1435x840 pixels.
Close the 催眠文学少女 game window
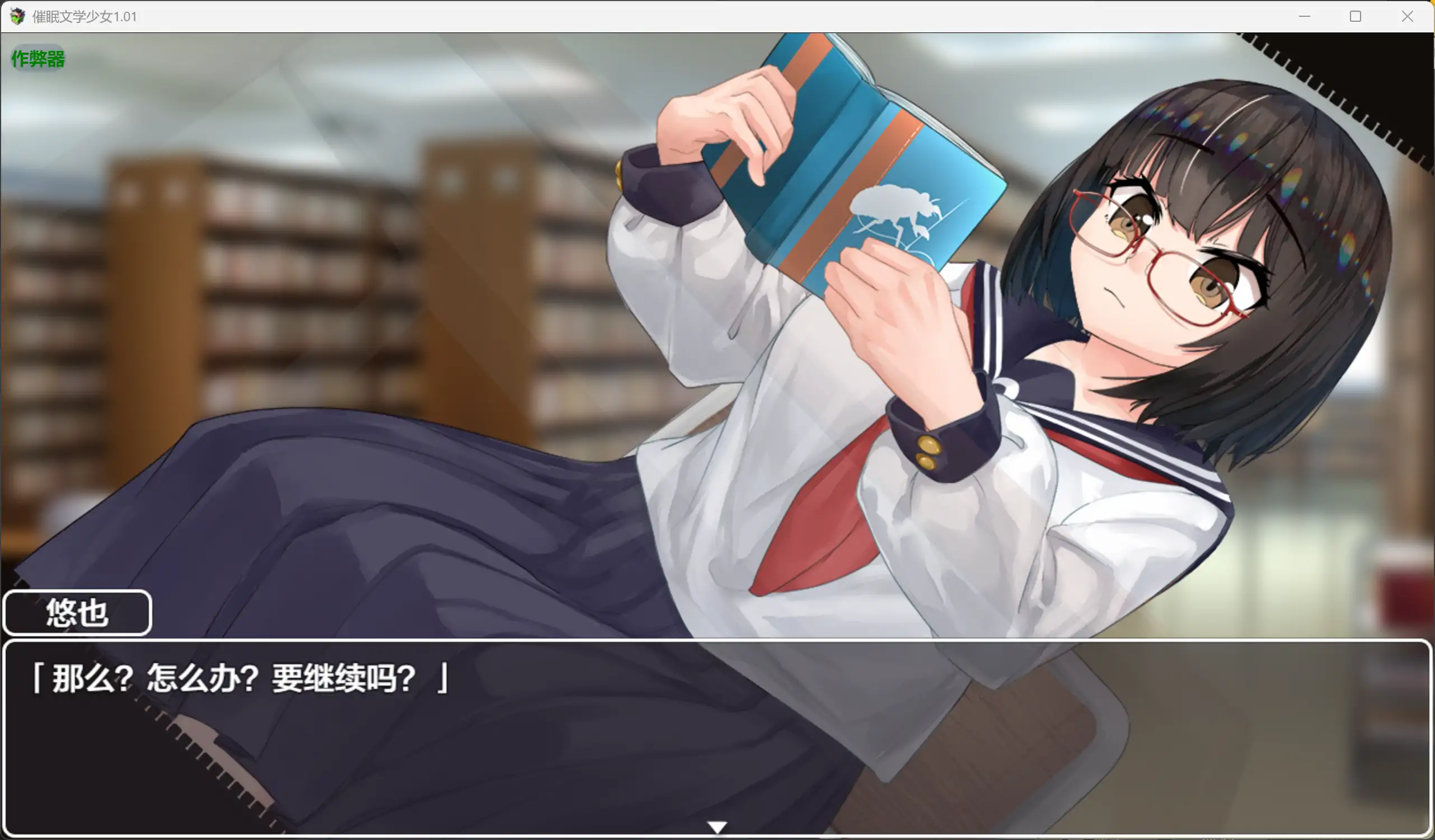click(1407, 16)
